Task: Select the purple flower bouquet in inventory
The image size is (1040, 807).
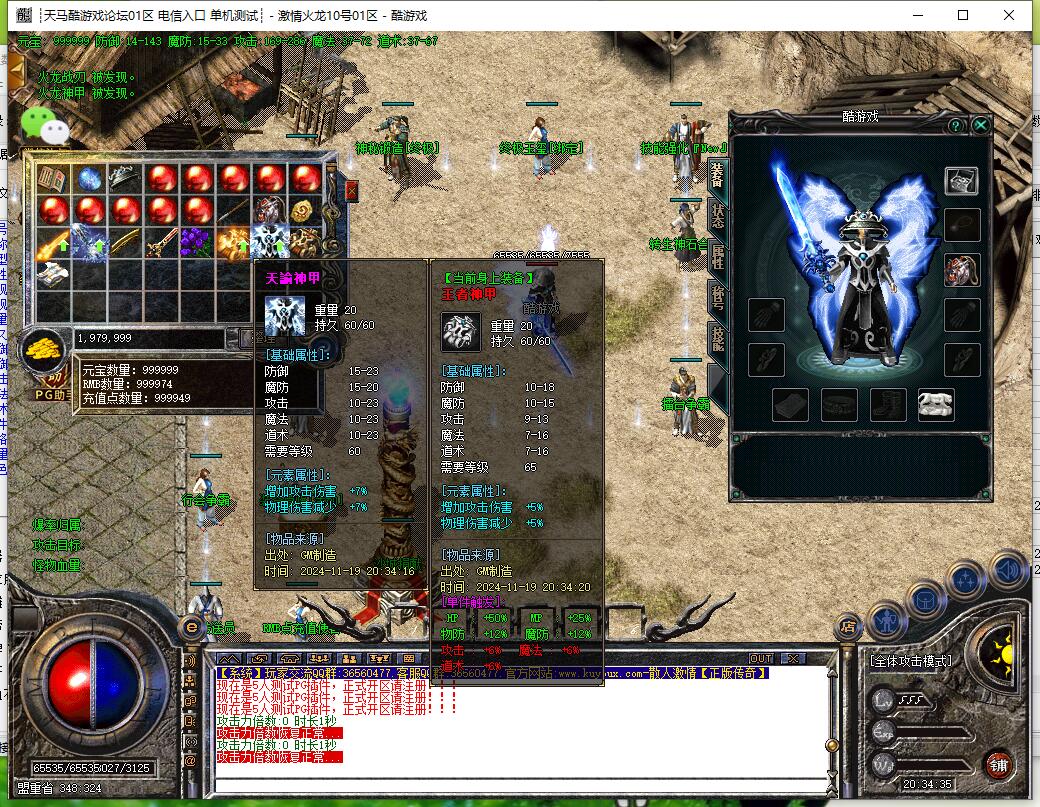Action: pos(197,242)
